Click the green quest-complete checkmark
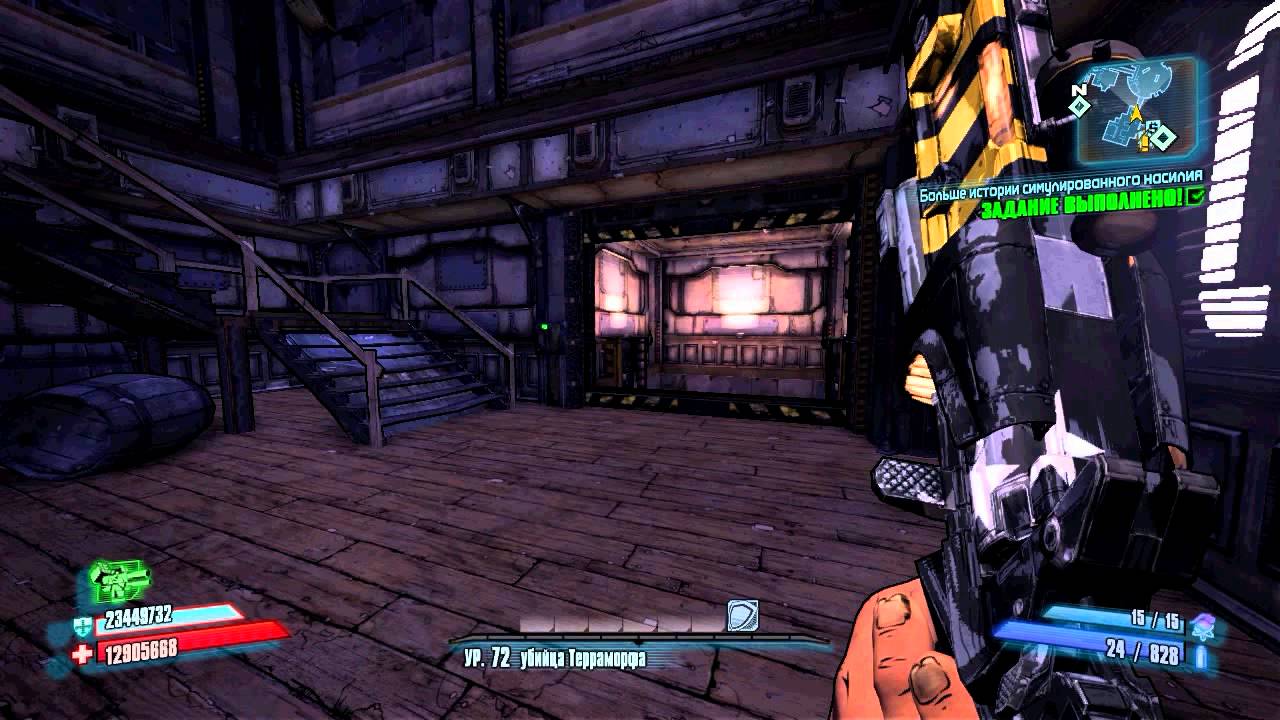 tap(1192, 197)
